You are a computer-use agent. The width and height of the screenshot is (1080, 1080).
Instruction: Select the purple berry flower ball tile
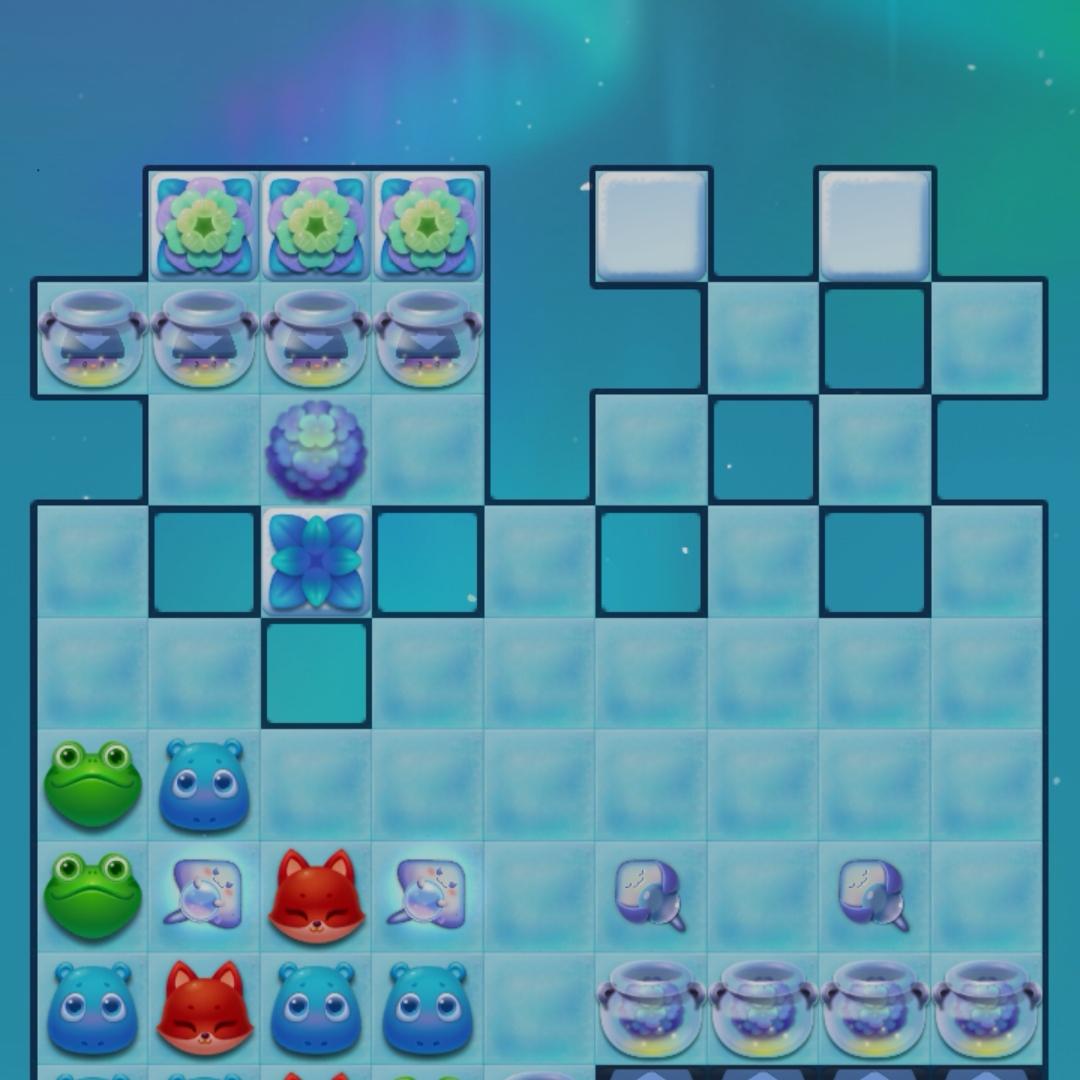316,450
